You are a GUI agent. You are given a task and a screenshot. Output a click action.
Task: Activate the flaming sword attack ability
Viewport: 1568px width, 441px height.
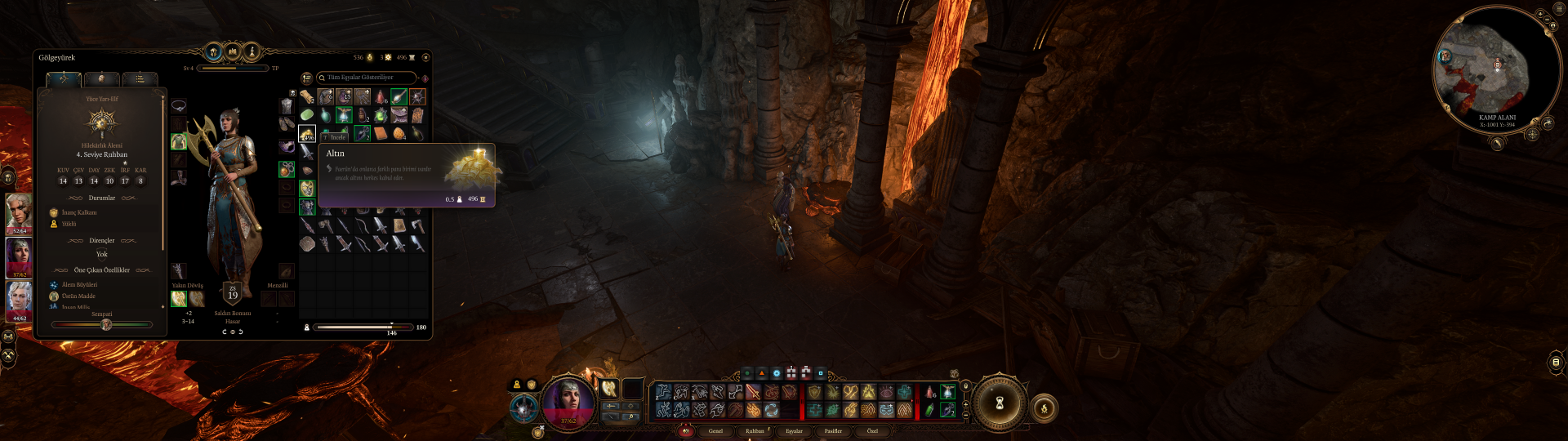tap(753, 393)
